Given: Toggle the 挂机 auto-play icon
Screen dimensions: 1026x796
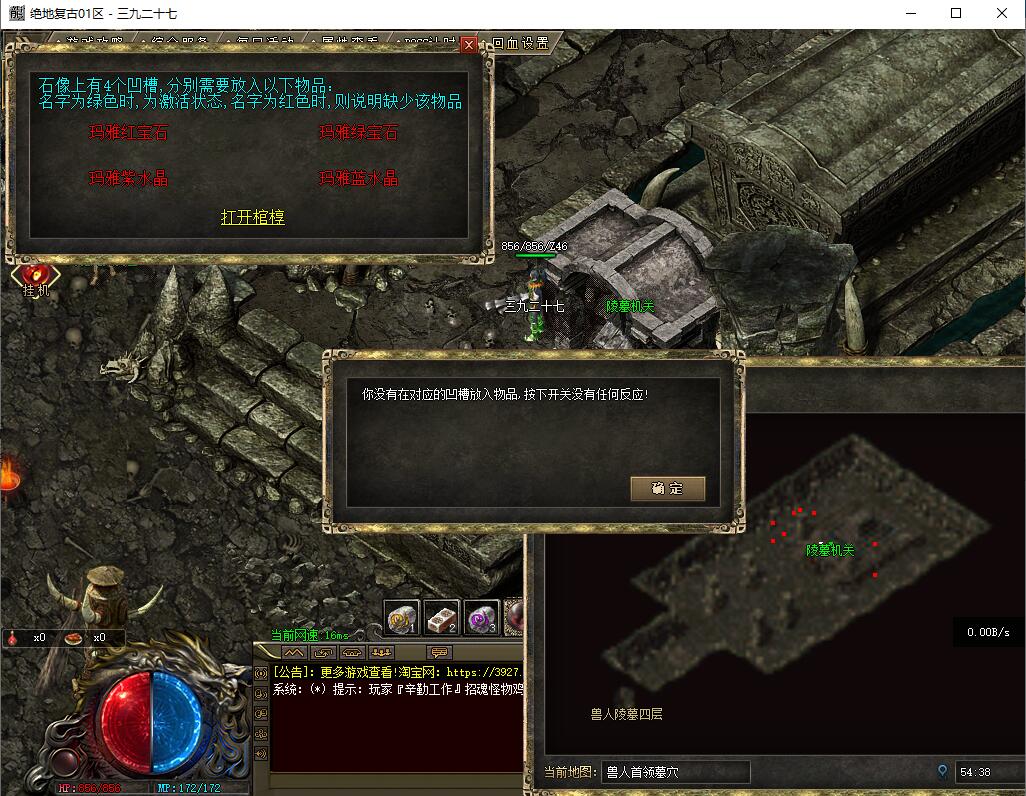Looking at the screenshot, I should tap(35, 276).
